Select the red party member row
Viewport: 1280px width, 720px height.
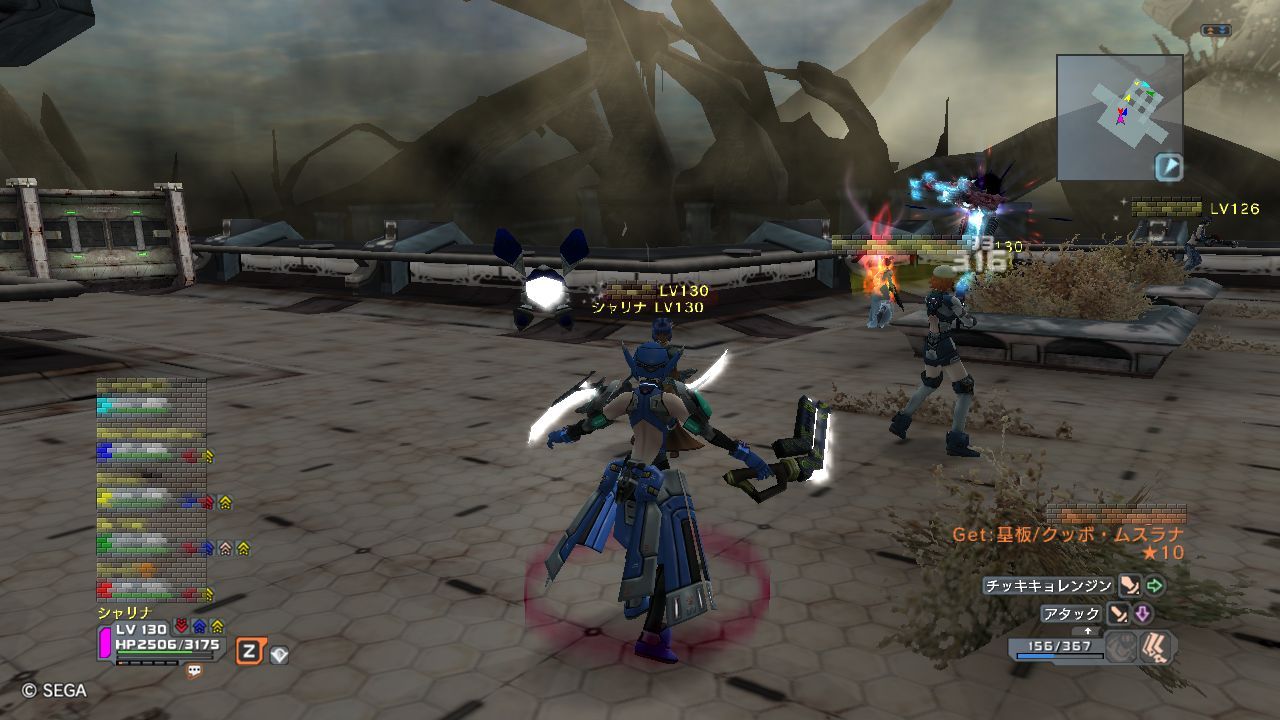coord(150,591)
